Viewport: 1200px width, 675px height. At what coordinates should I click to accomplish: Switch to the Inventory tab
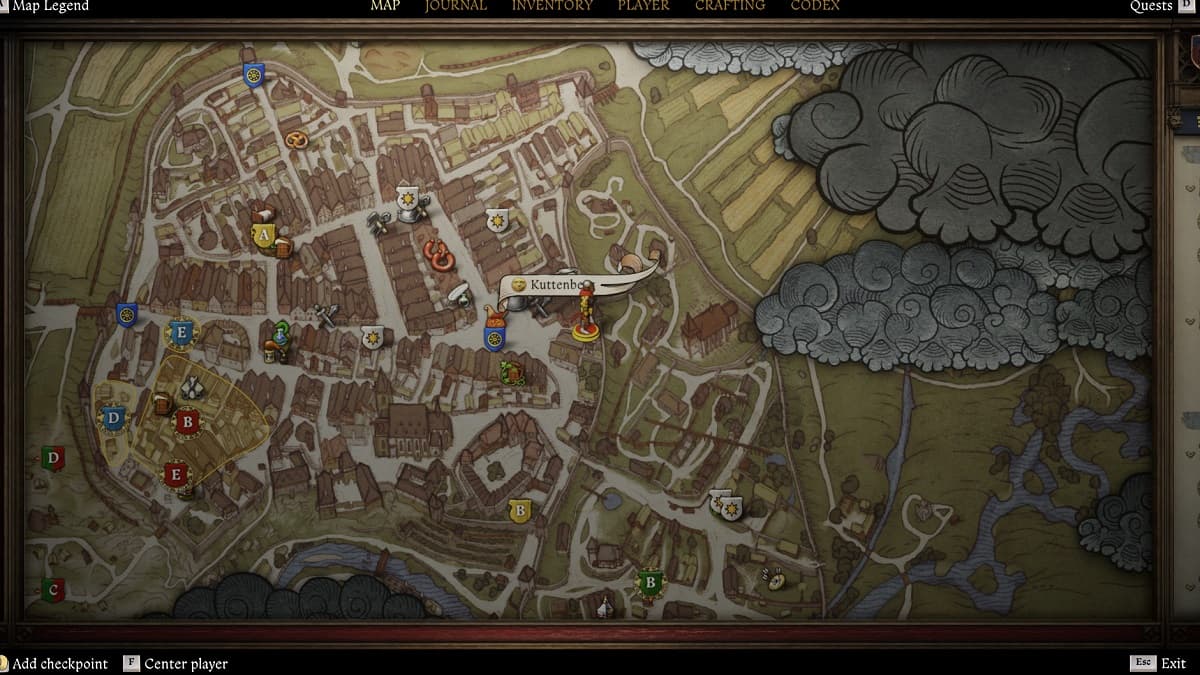coord(552,6)
